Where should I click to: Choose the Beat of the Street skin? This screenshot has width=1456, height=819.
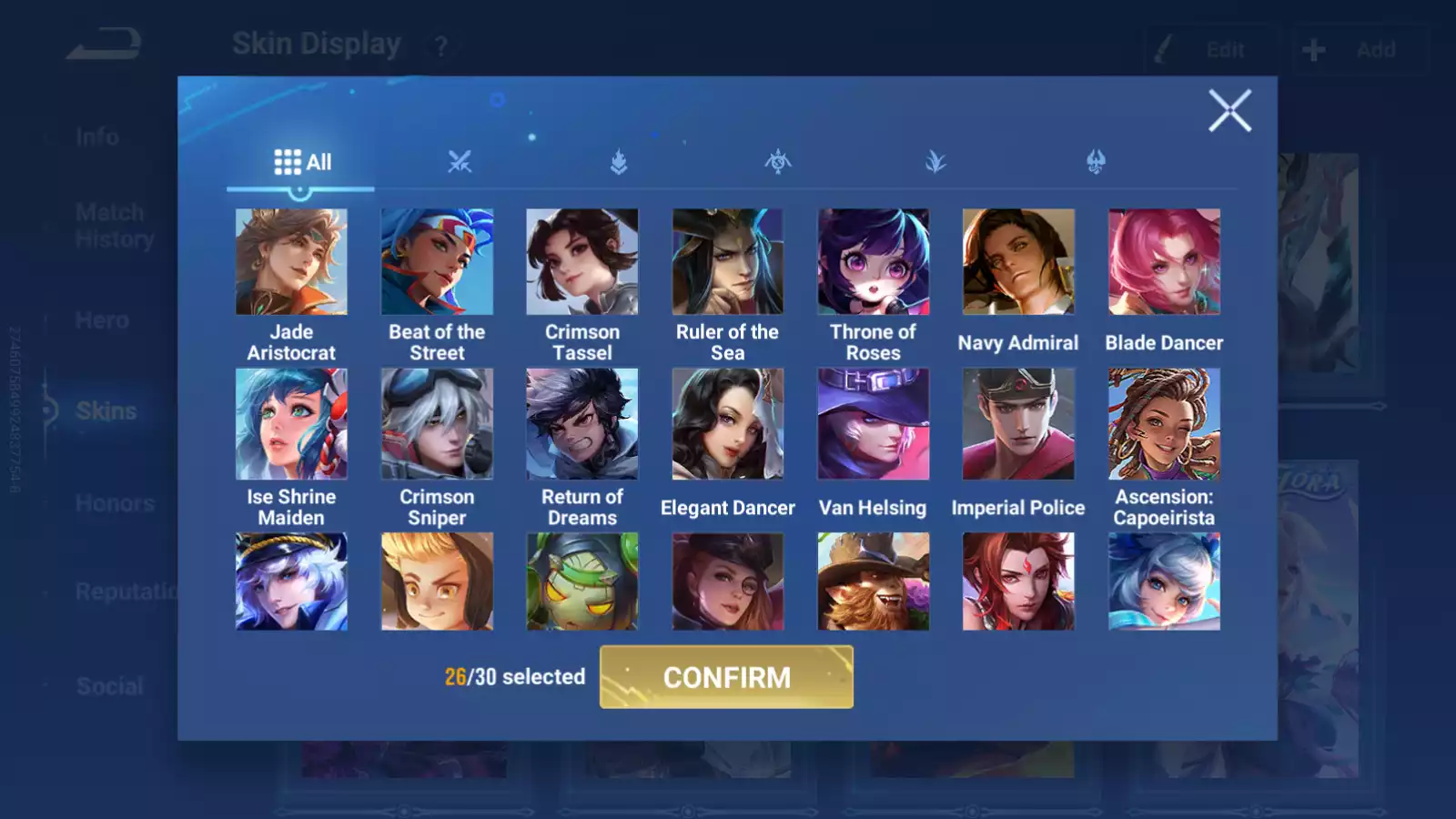tap(437, 262)
